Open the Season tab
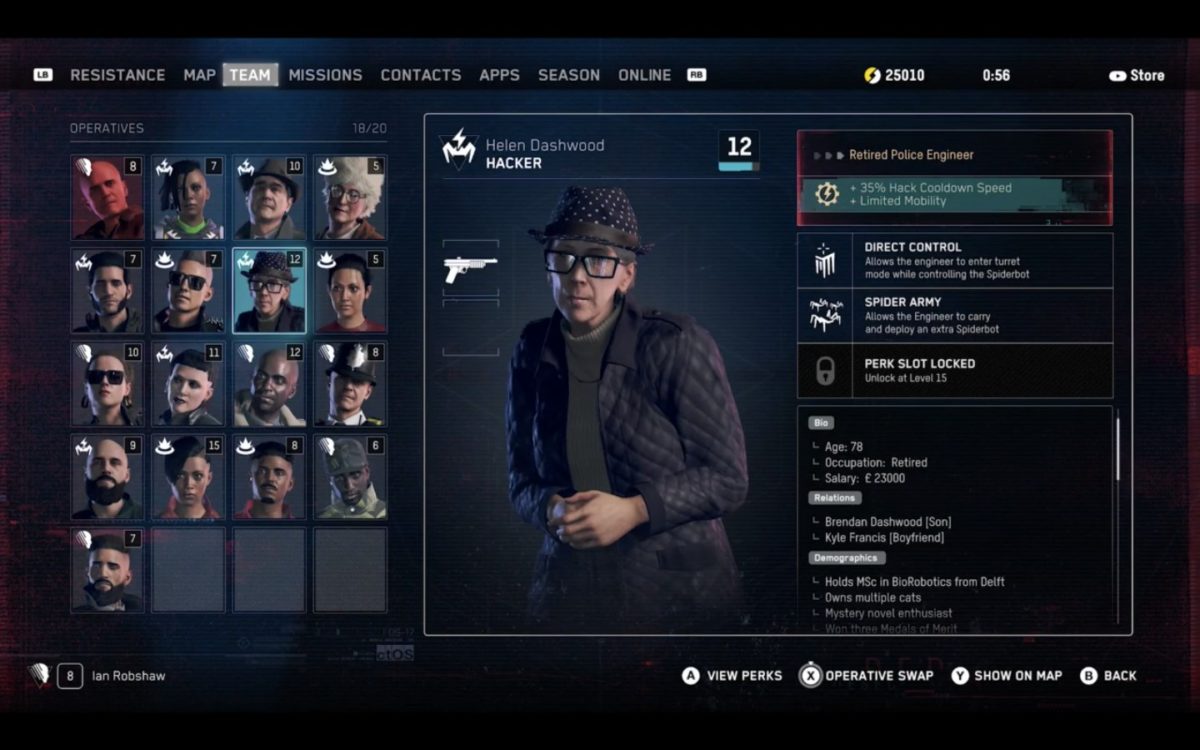 (x=568, y=75)
